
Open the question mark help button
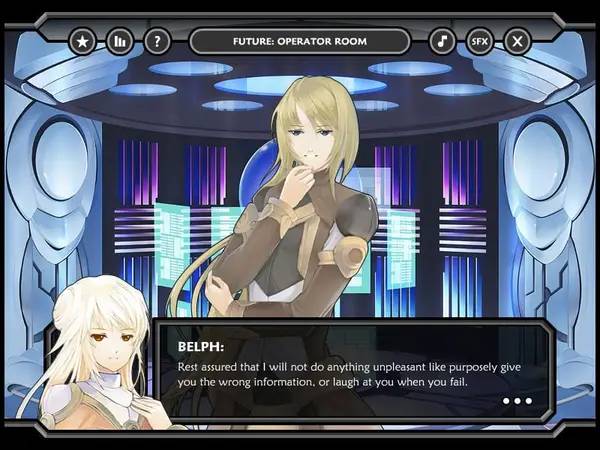(156, 41)
